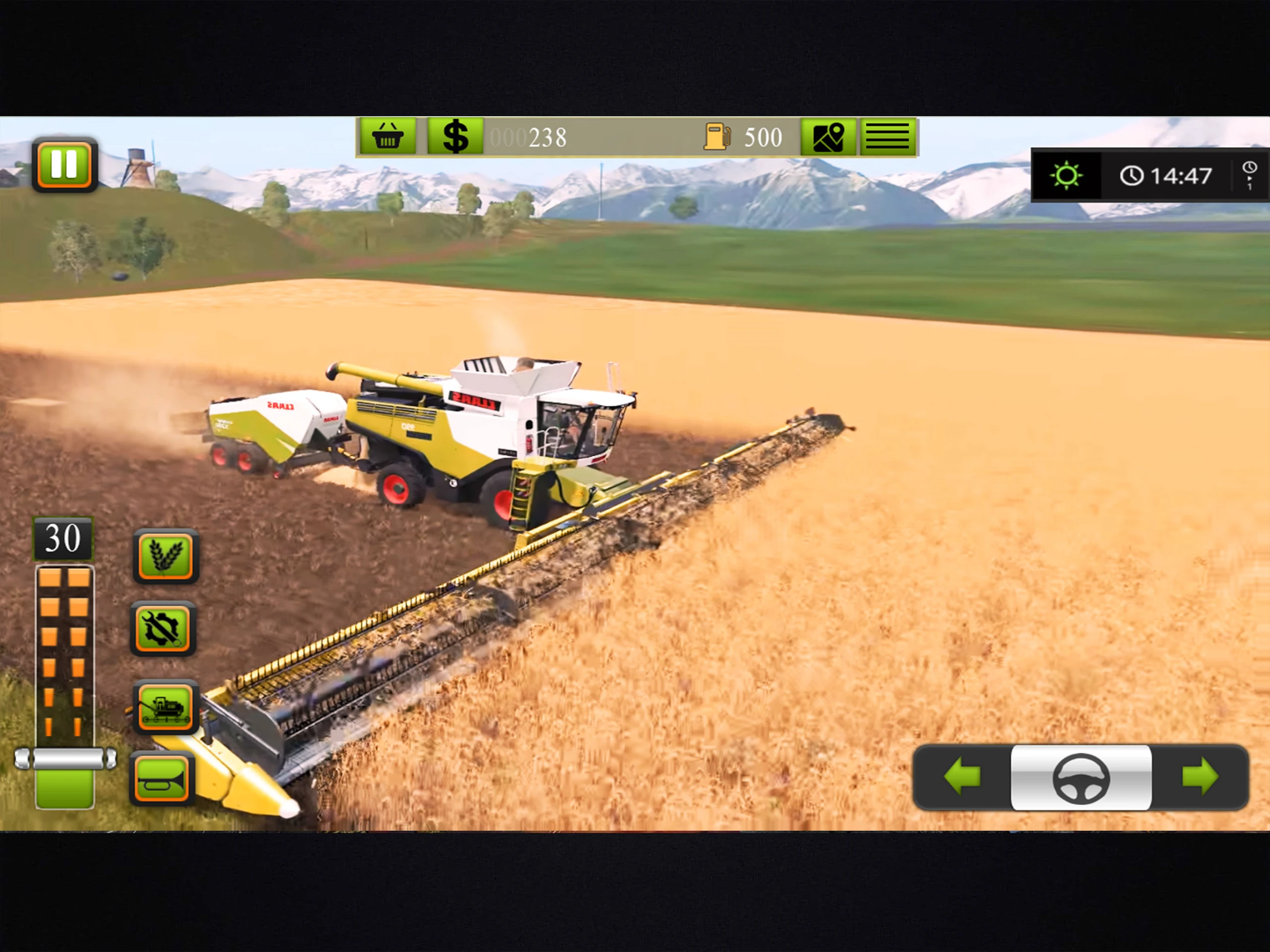Screen dimensions: 1270x952
Task: Click the green sun weather icon
Action: pos(1066,175)
